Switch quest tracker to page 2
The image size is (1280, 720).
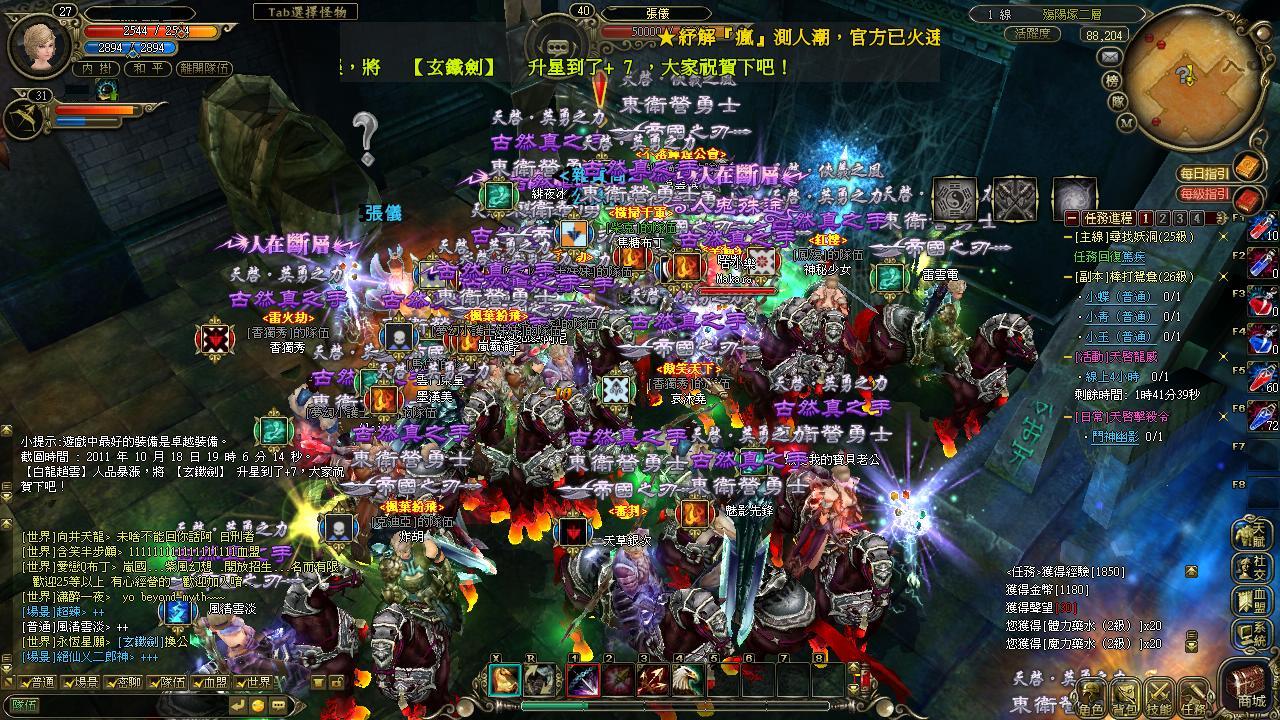[1163, 218]
